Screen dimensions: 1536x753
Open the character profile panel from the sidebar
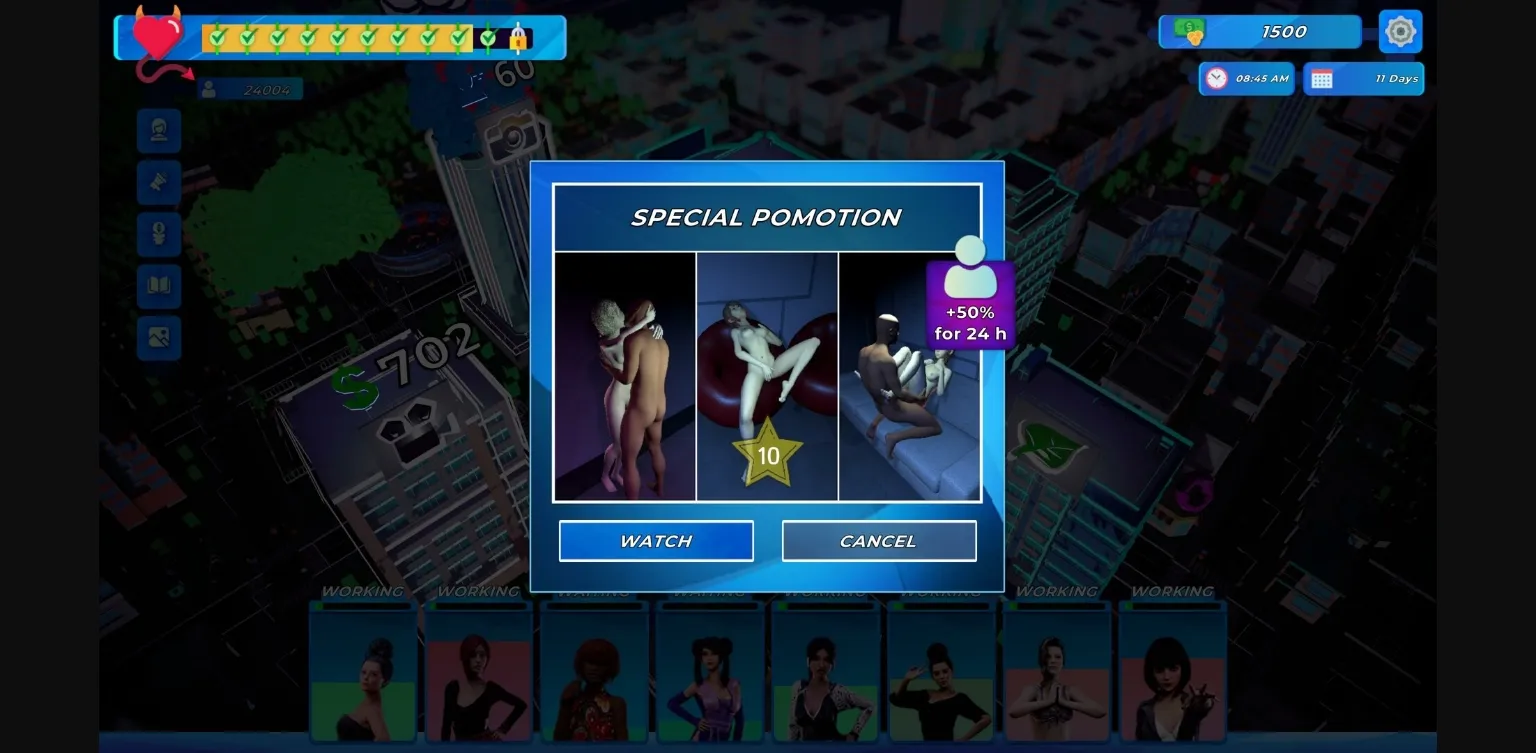159,131
